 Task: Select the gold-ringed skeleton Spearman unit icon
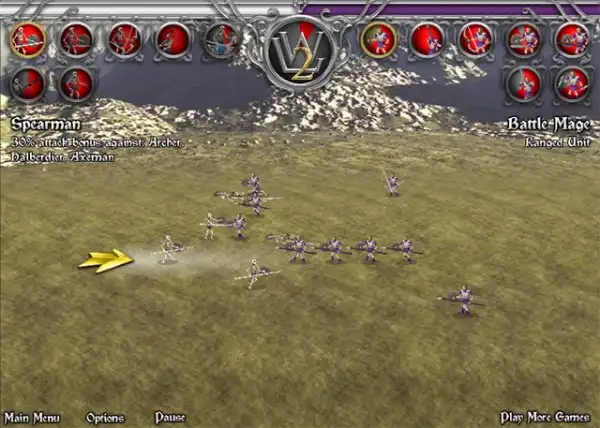28,40
